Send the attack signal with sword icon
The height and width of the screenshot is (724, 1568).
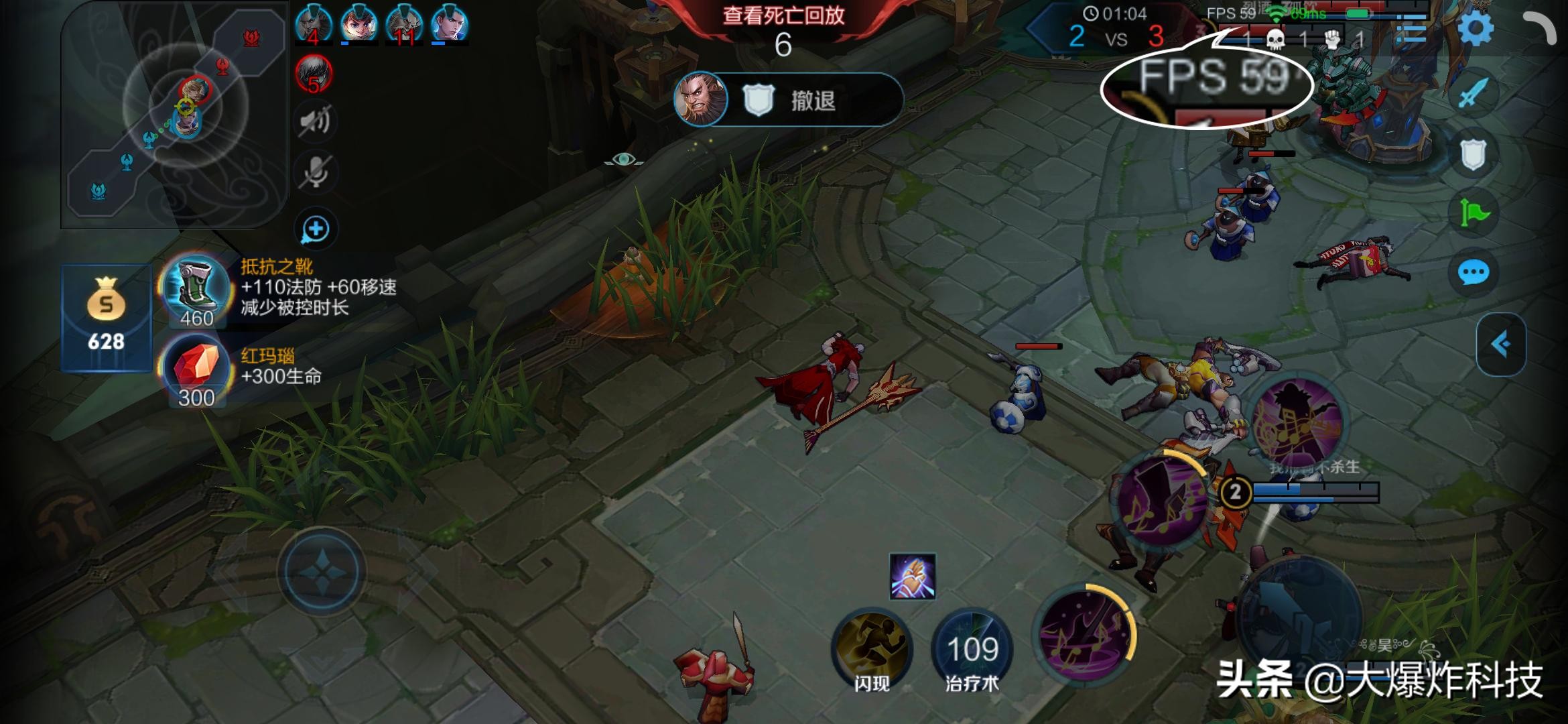pyautogui.click(x=1472, y=93)
